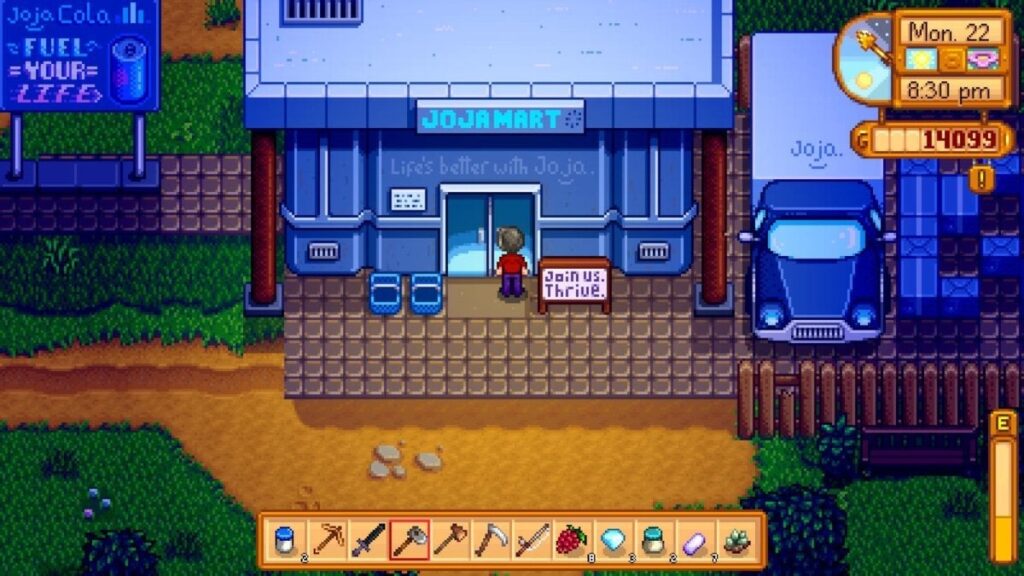The height and width of the screenshot is (576, 1024).
Task: Equip the fishing rod
Action: (x=531, y=540)
